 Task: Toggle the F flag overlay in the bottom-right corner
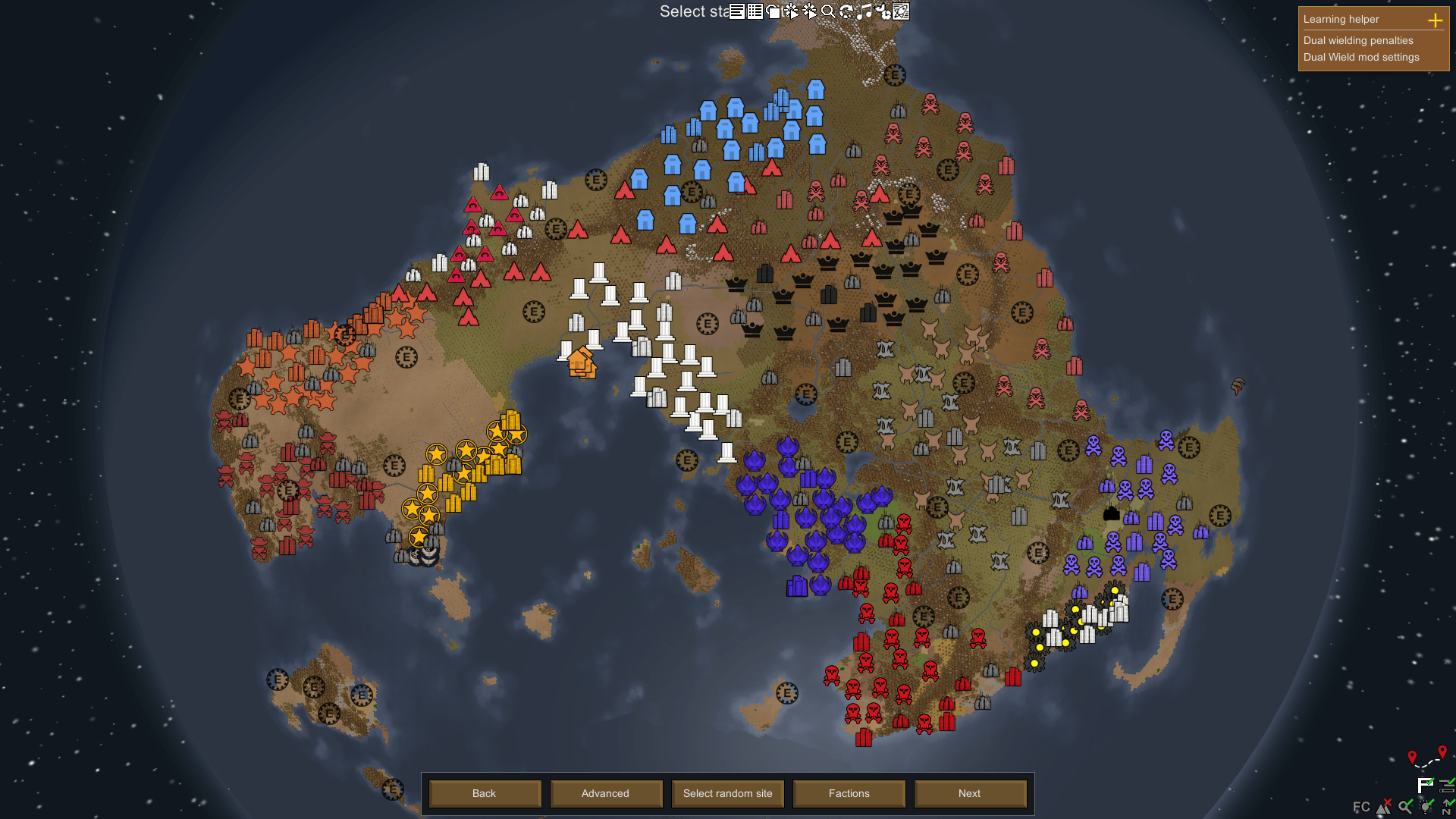1425,786
